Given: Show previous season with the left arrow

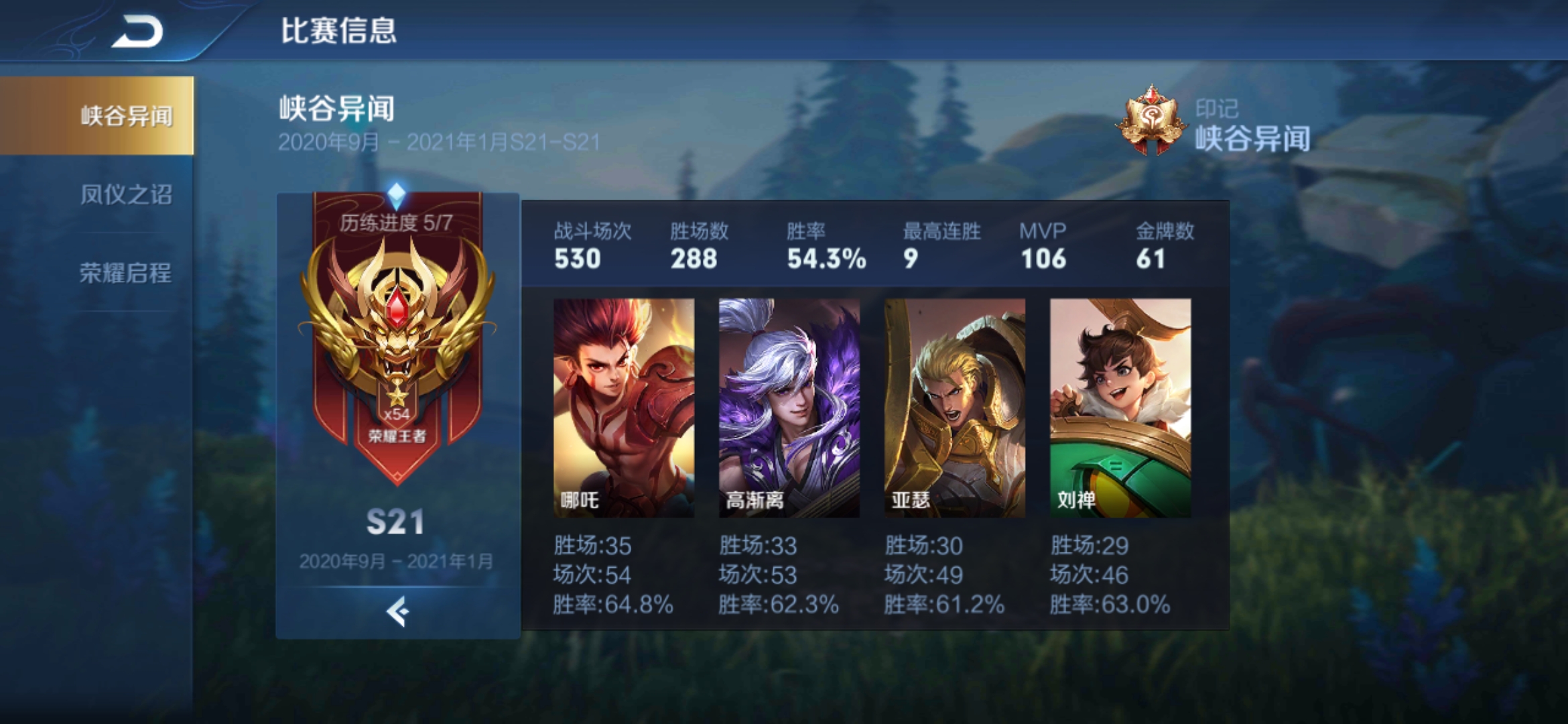Looking at the screenshot, I should (397, 611).
